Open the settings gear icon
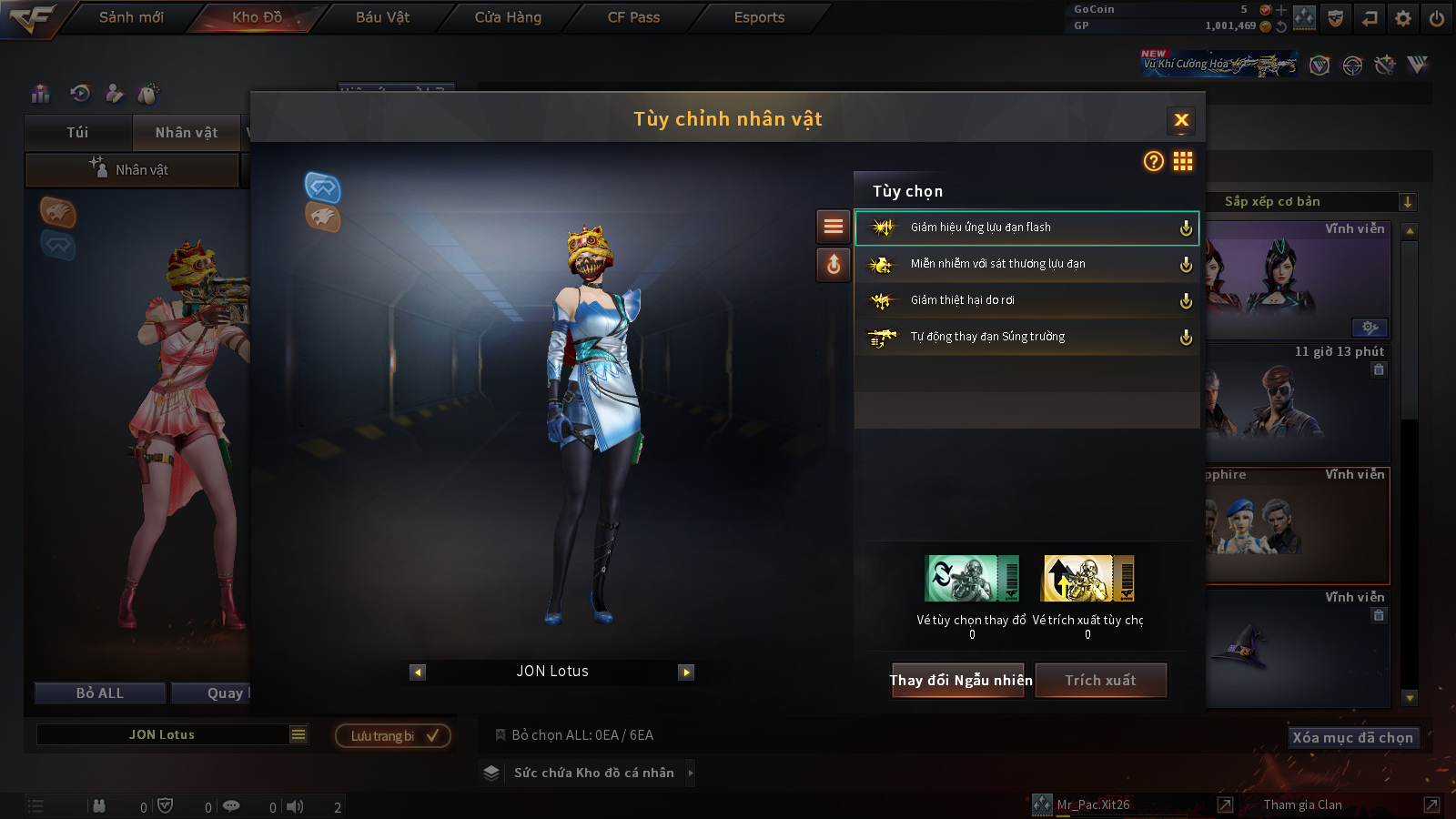Viewport: 1456px width, 819px height. coord(1403,18)
